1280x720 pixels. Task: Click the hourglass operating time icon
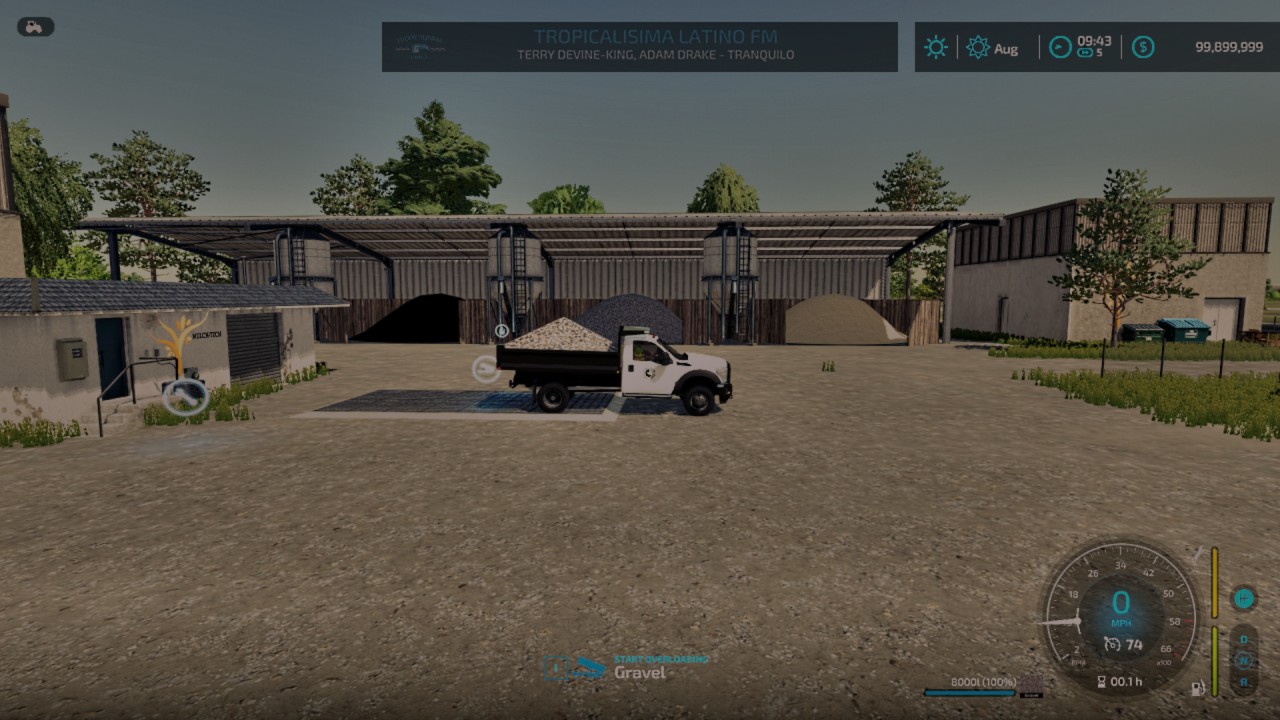1100,682
